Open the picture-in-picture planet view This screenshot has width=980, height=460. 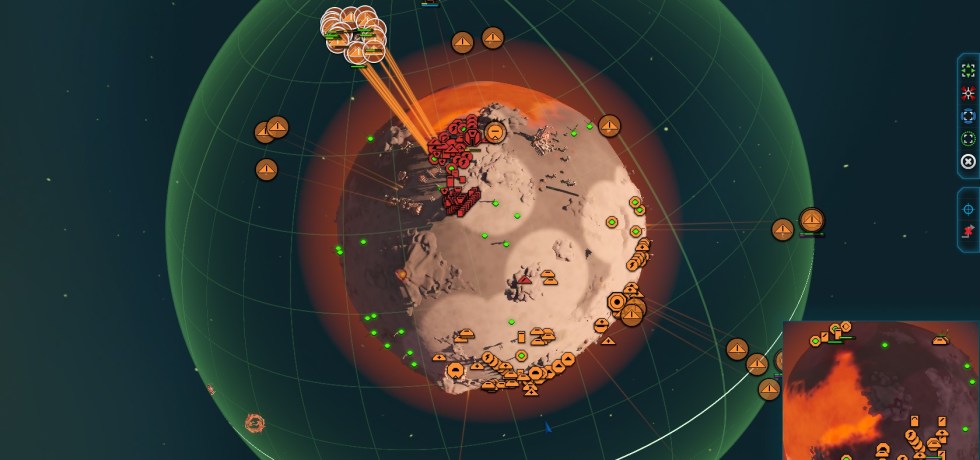(x=881, y=390)
